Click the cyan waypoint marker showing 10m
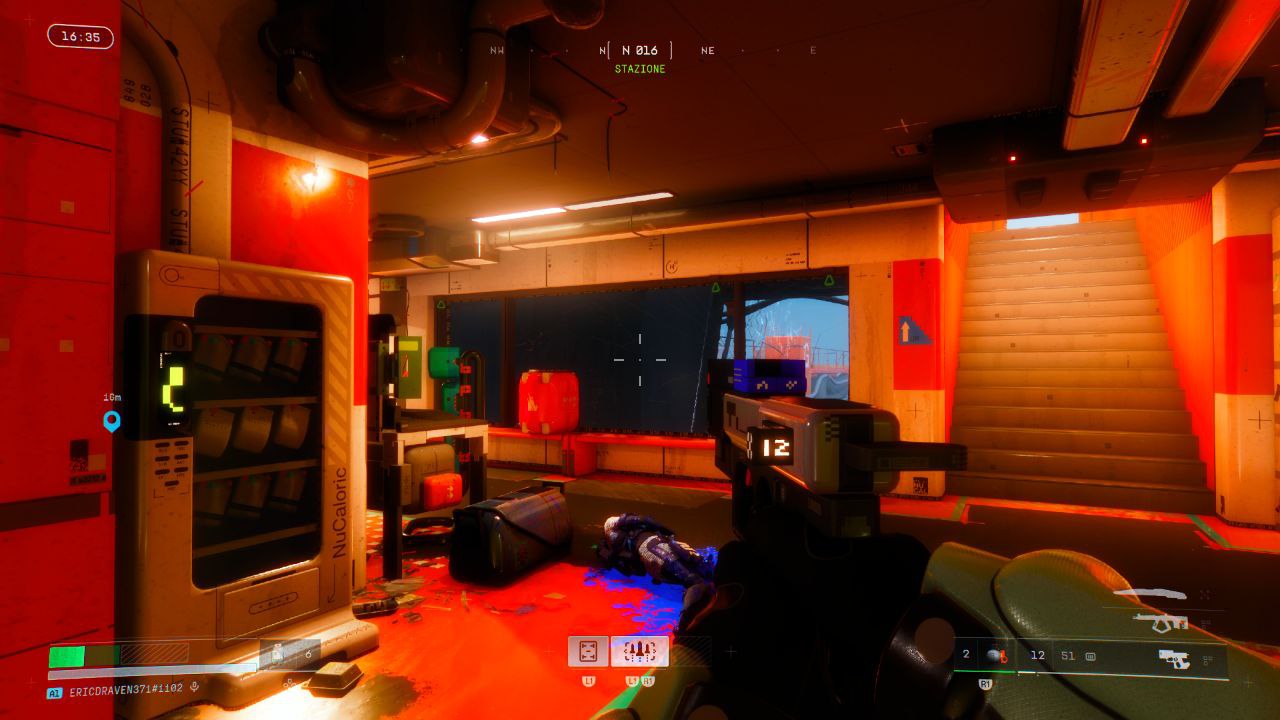Screen dimensions: 1280x720 click(110, 420)
